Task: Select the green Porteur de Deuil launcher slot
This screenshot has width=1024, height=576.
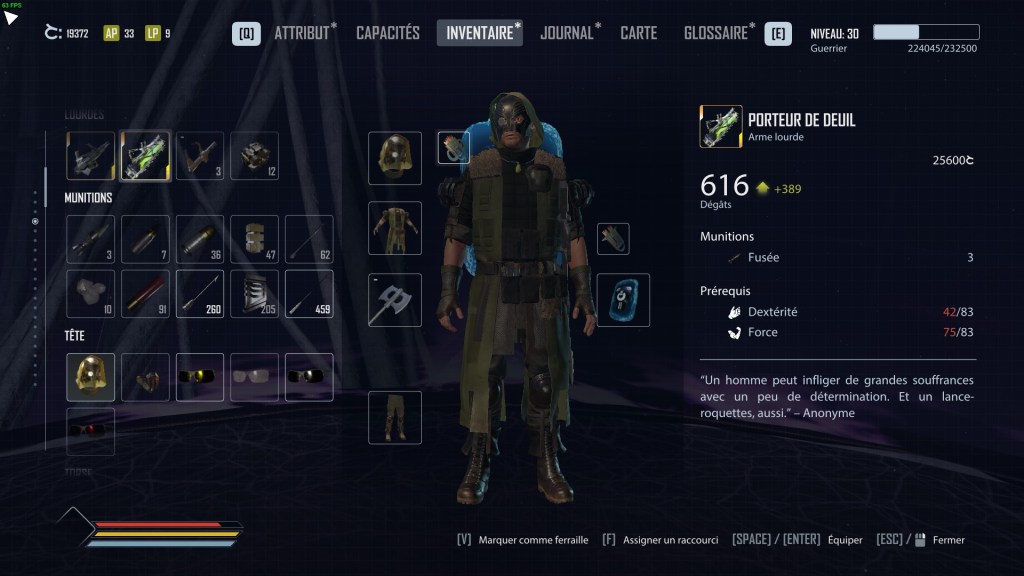Action: pos(145,156)
